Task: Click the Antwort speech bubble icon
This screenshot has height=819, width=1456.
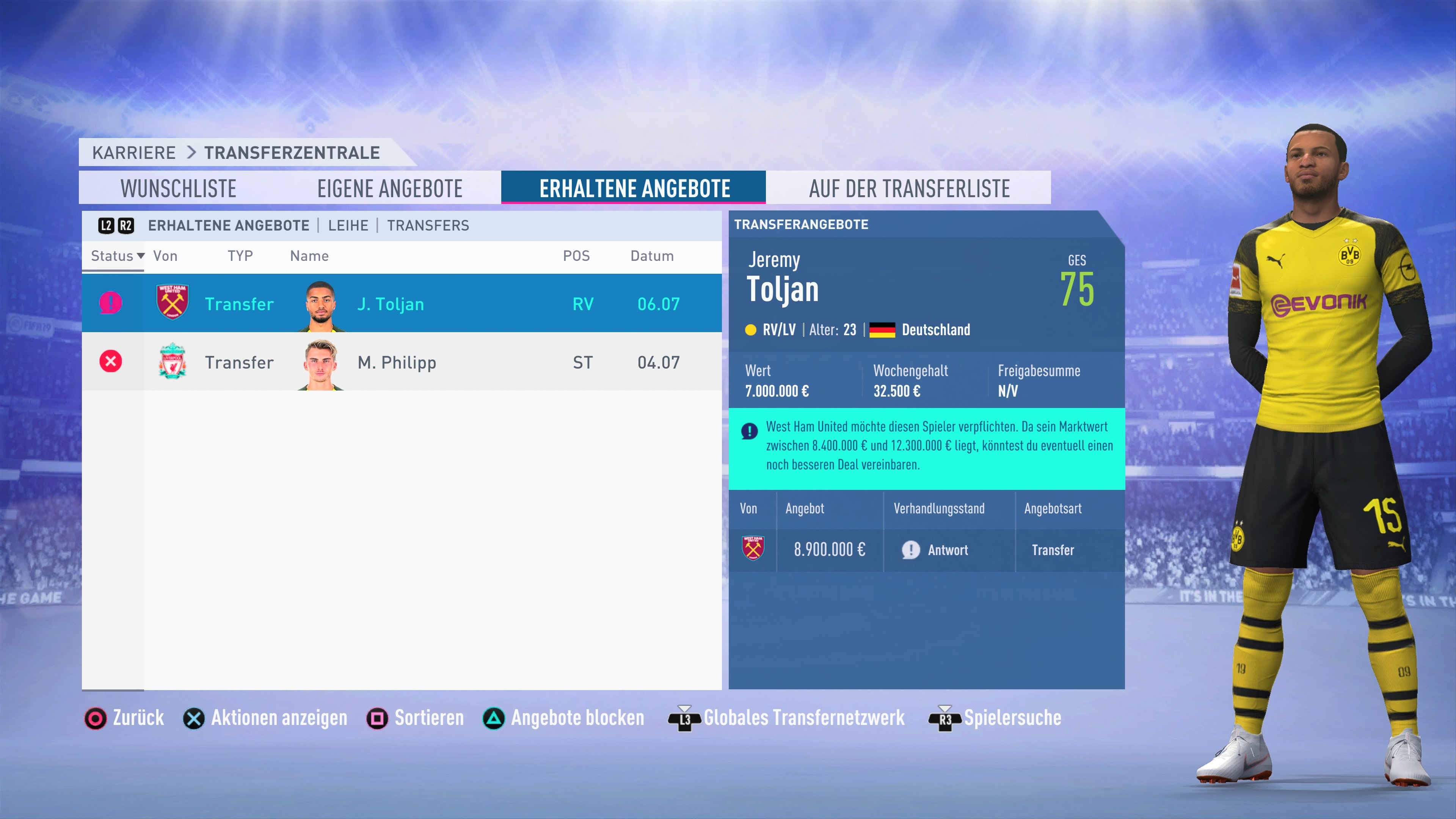Action: [x=911, y=549]
